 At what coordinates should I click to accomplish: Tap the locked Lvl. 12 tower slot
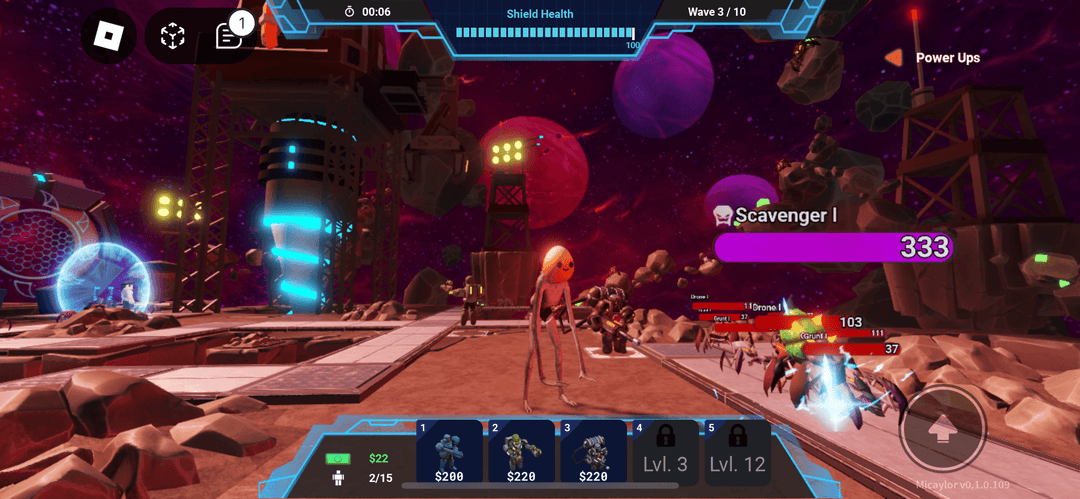[737, 453]
